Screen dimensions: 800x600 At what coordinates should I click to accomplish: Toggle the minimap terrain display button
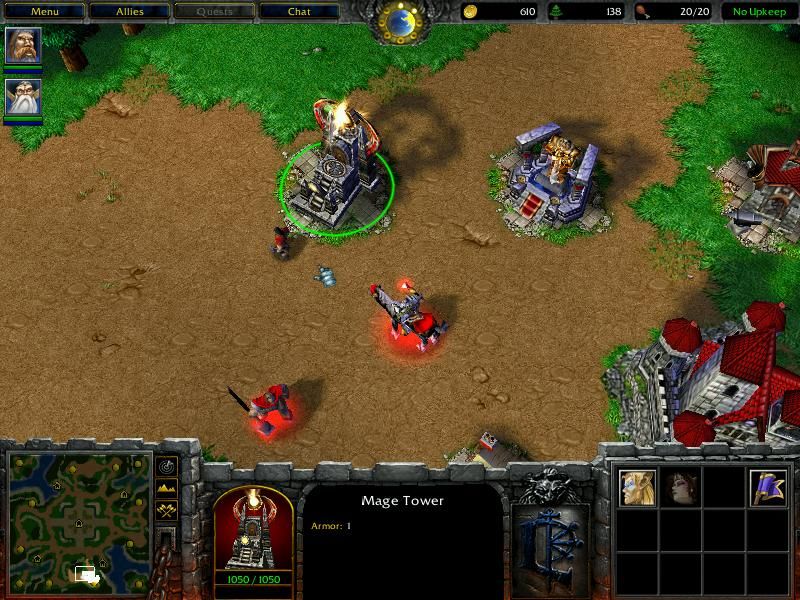pos(165,487)
